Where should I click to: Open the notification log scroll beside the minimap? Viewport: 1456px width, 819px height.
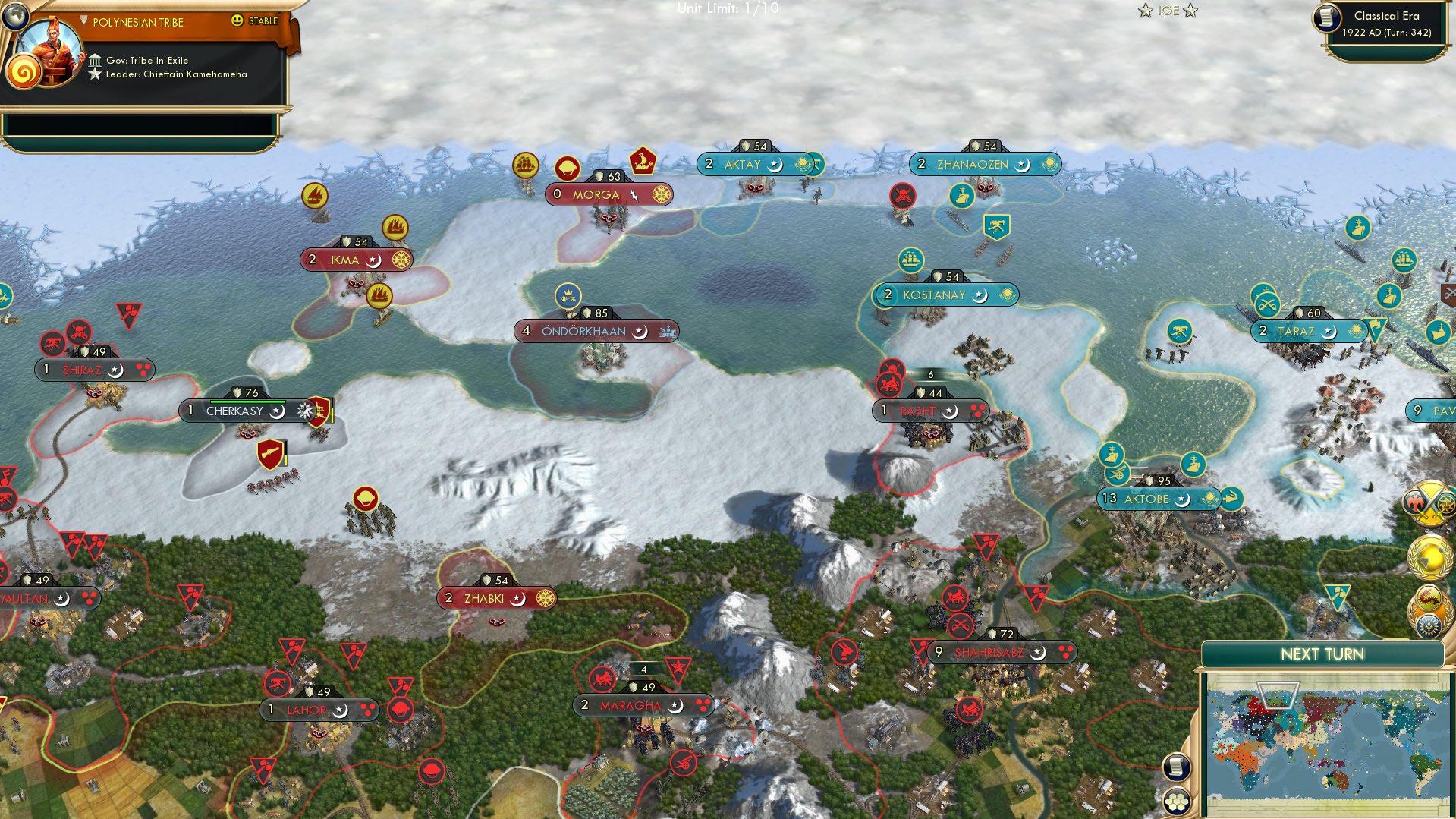tap(1177, 767)
